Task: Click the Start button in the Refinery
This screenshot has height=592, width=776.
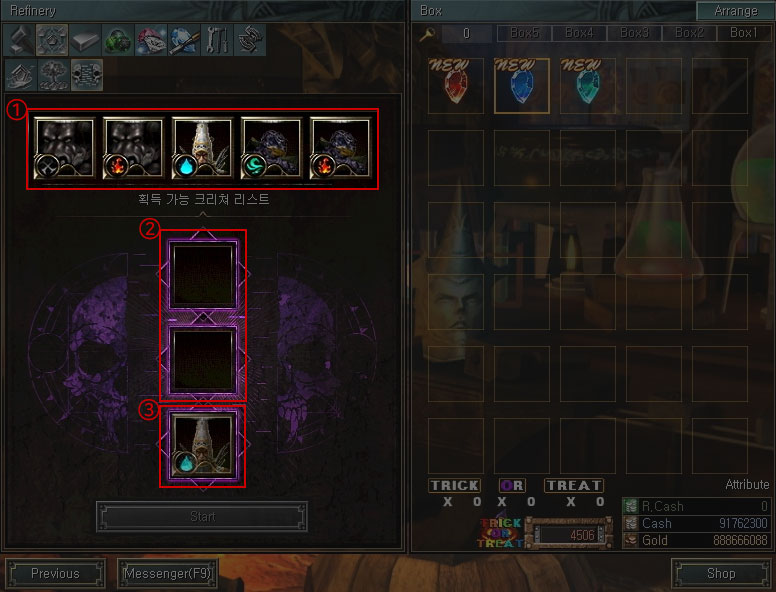Action: pyautogui.click(x=202, y=517)
